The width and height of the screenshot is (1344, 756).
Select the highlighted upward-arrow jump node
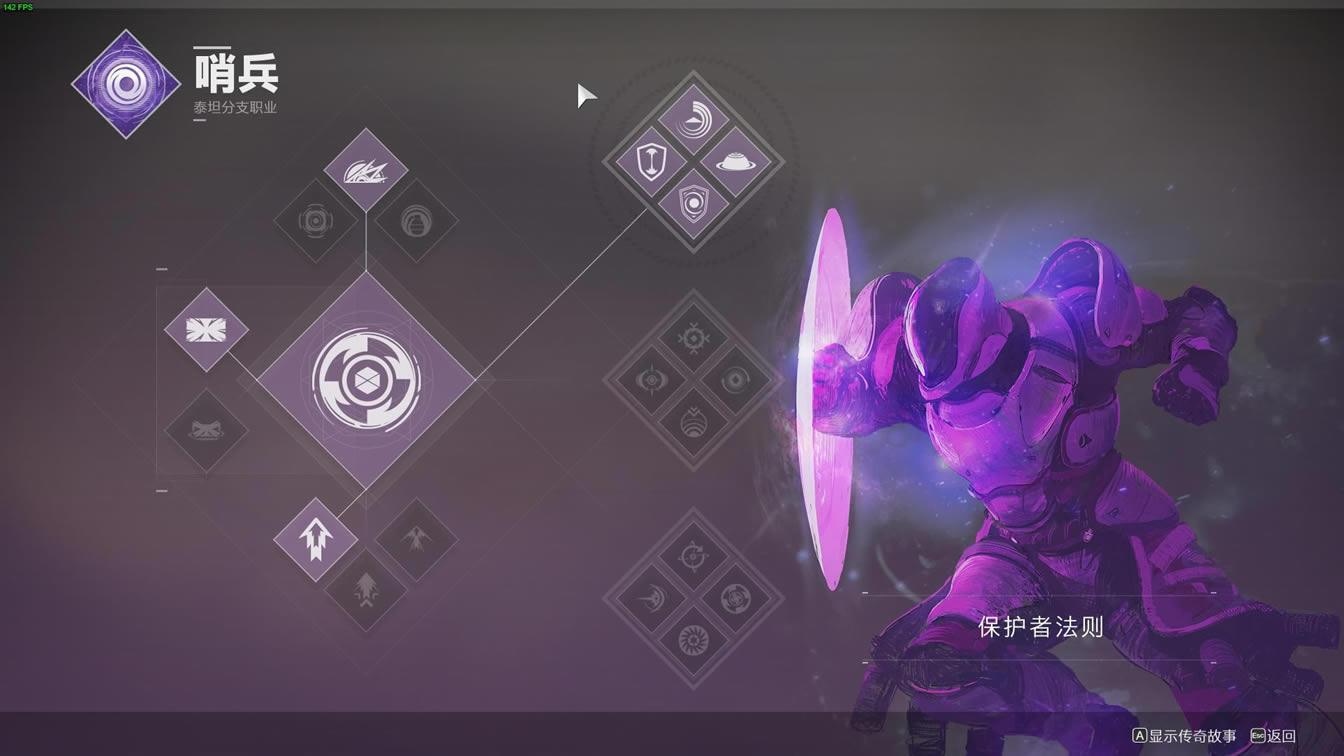(316, 540)
